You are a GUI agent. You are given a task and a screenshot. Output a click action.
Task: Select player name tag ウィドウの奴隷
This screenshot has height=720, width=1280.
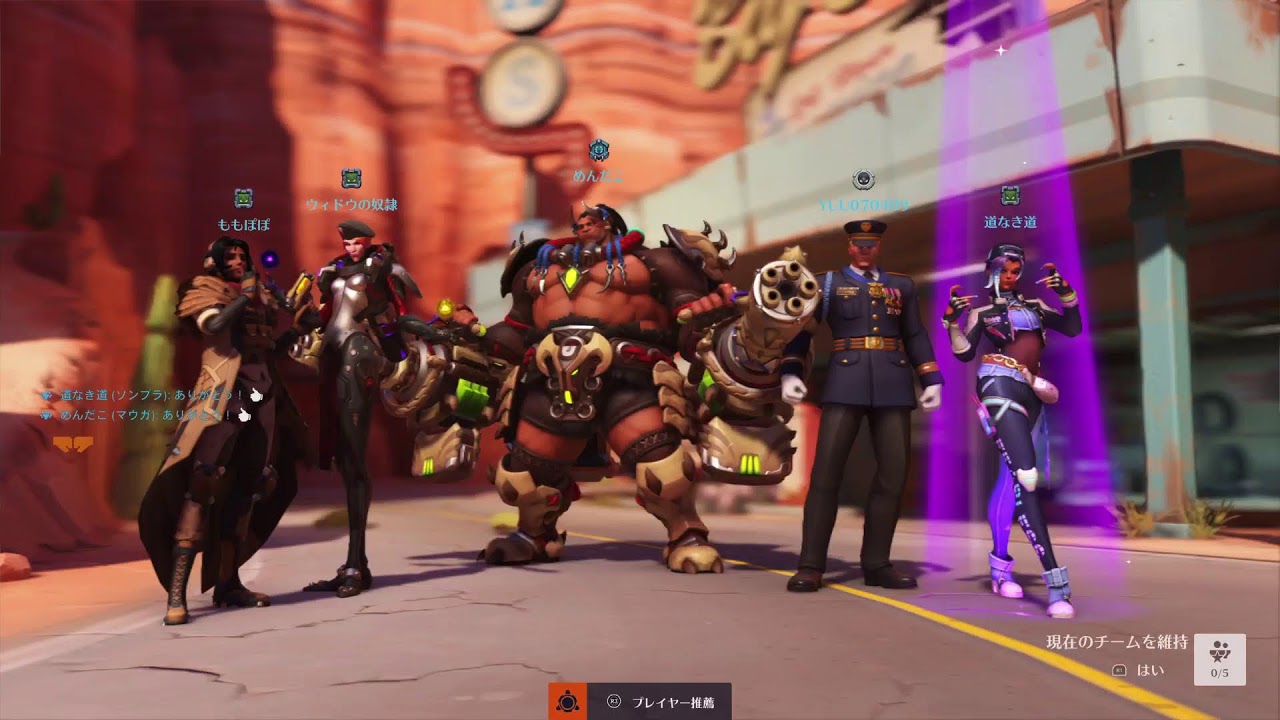coord(351,205)
